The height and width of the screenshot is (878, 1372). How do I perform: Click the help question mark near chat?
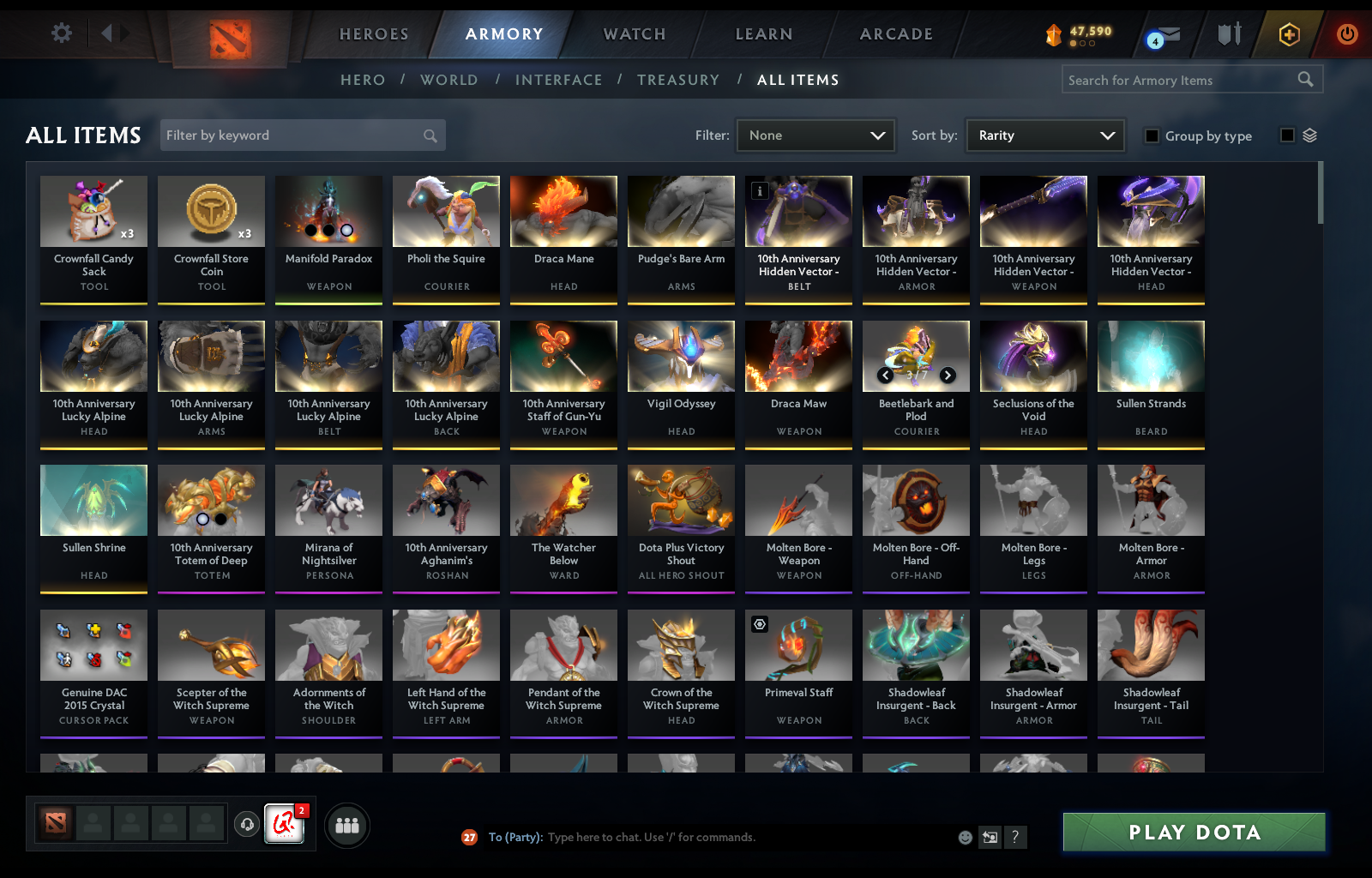[1017, 838]
